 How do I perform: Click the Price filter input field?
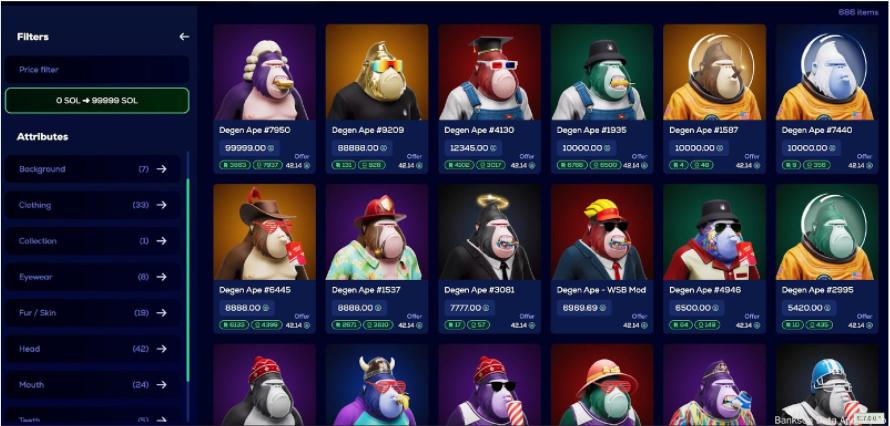96,70
